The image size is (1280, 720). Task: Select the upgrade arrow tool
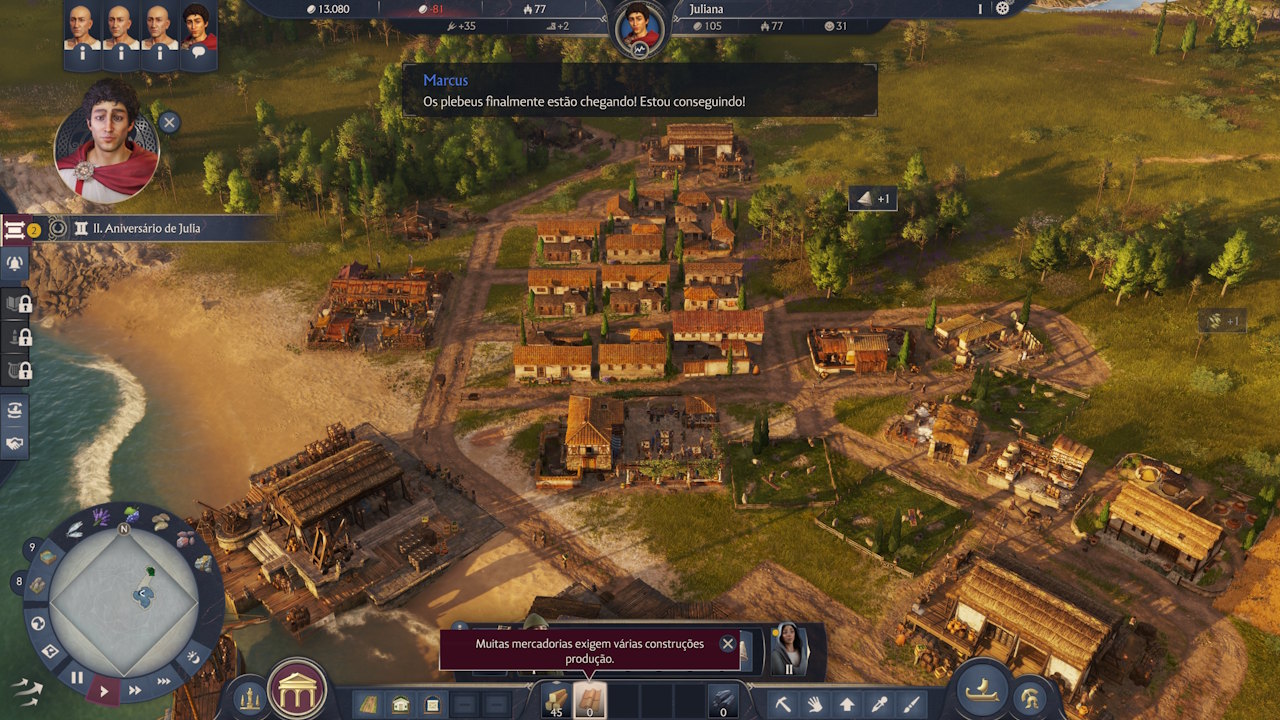pyautogui.click(x=848, y=704)
